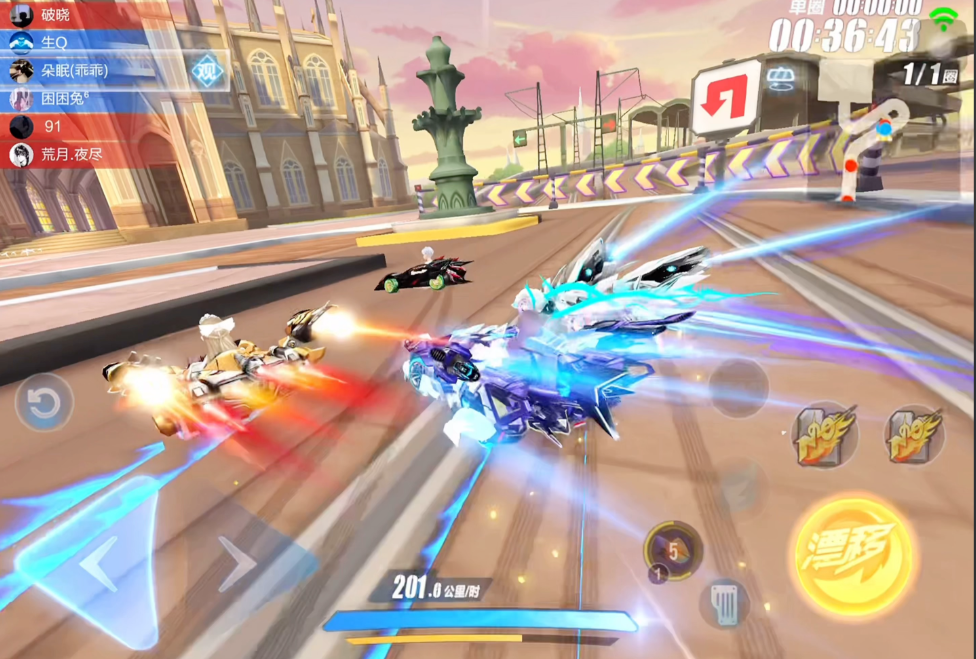Hit the brake pedal icon
The width and height of the screenshot is (976, 659).
pyautogui.click(x=725, y=604)
